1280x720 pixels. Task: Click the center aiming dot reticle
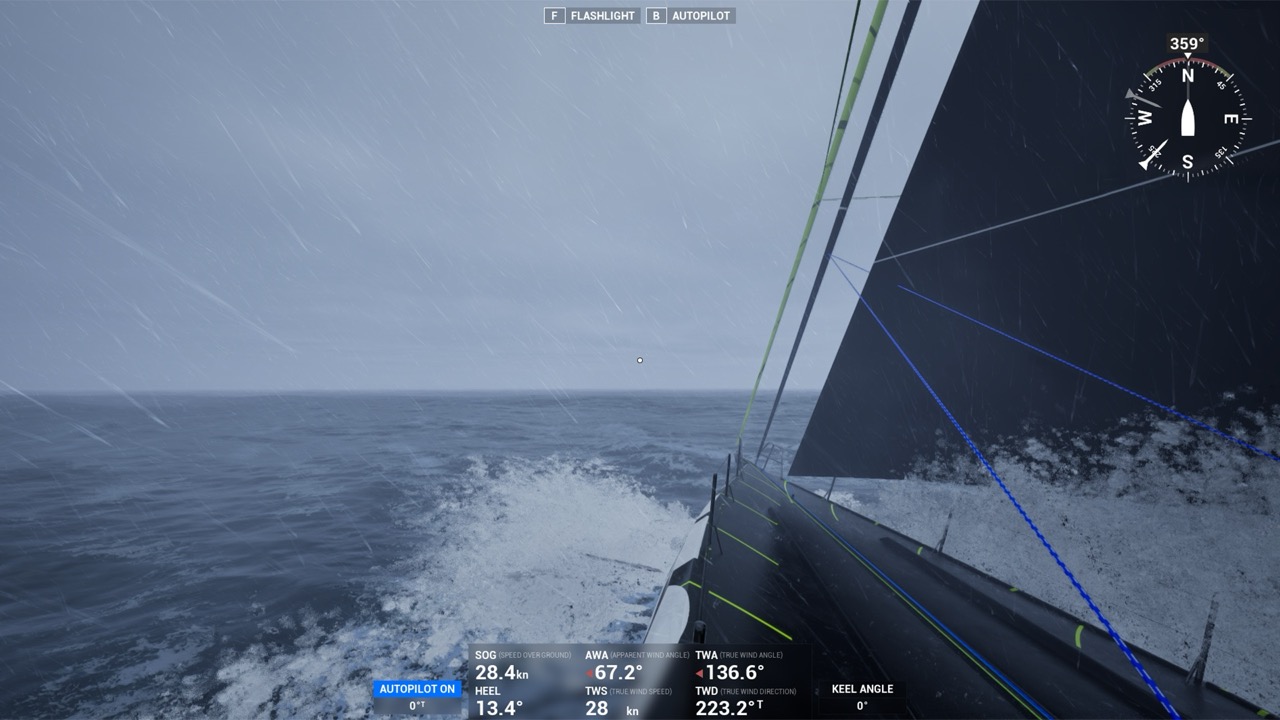coord(639,359)
